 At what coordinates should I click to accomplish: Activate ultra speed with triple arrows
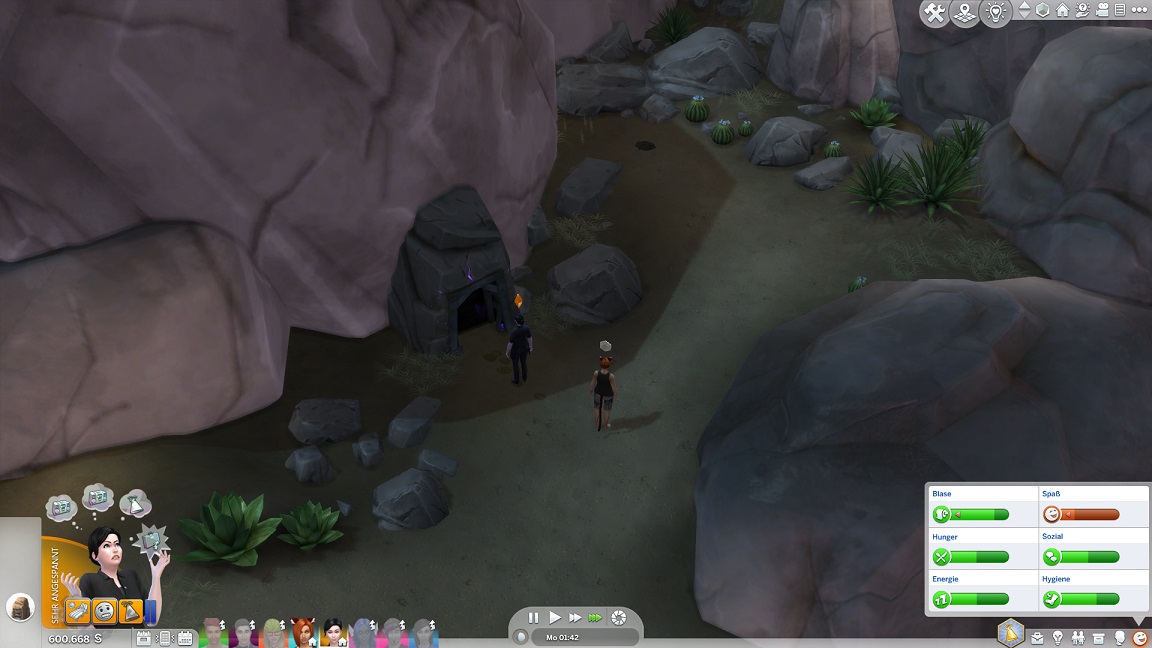596,618
